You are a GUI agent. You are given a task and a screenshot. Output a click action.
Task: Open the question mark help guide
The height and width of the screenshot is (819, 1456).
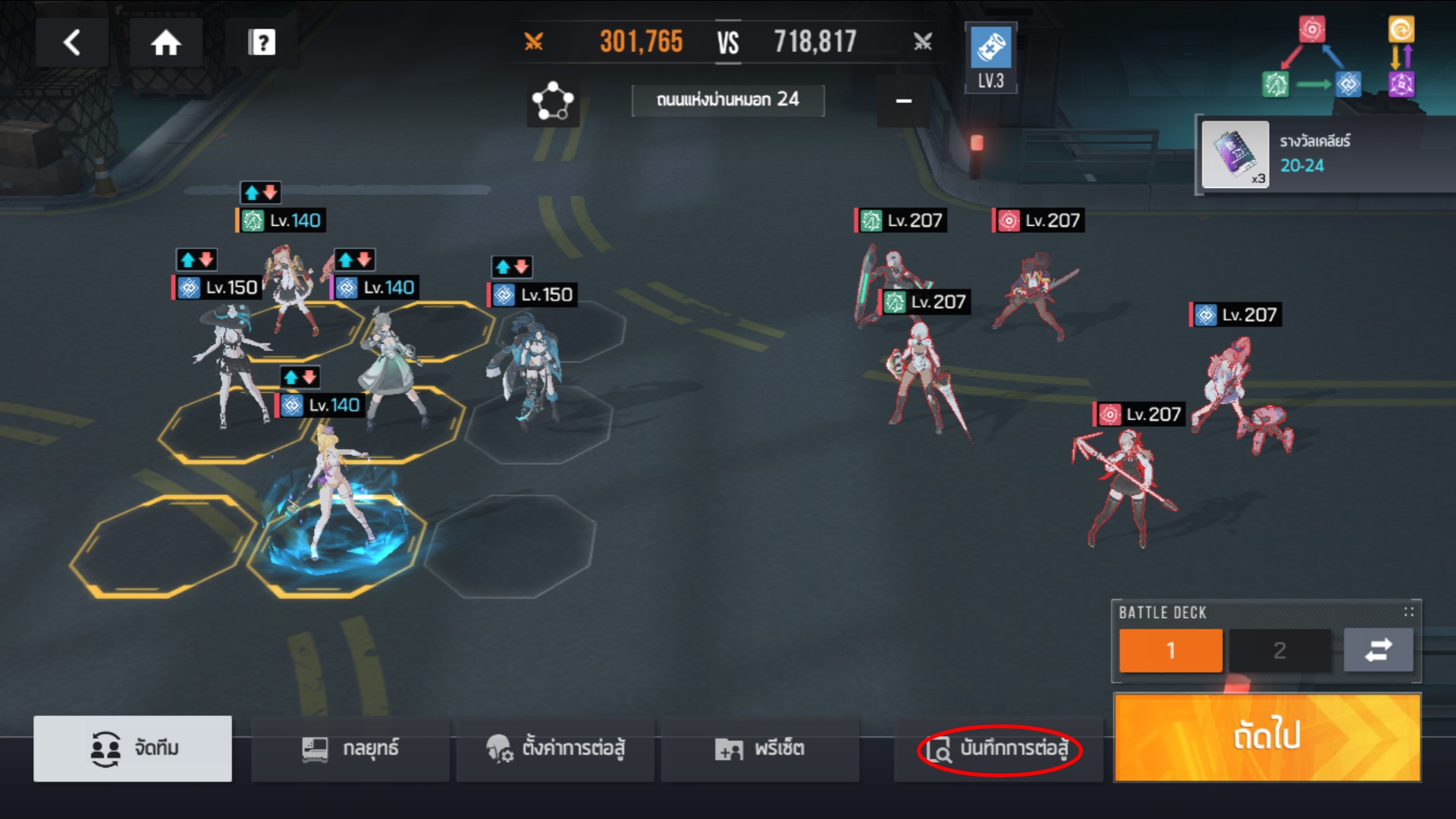[x=262, y=42]
